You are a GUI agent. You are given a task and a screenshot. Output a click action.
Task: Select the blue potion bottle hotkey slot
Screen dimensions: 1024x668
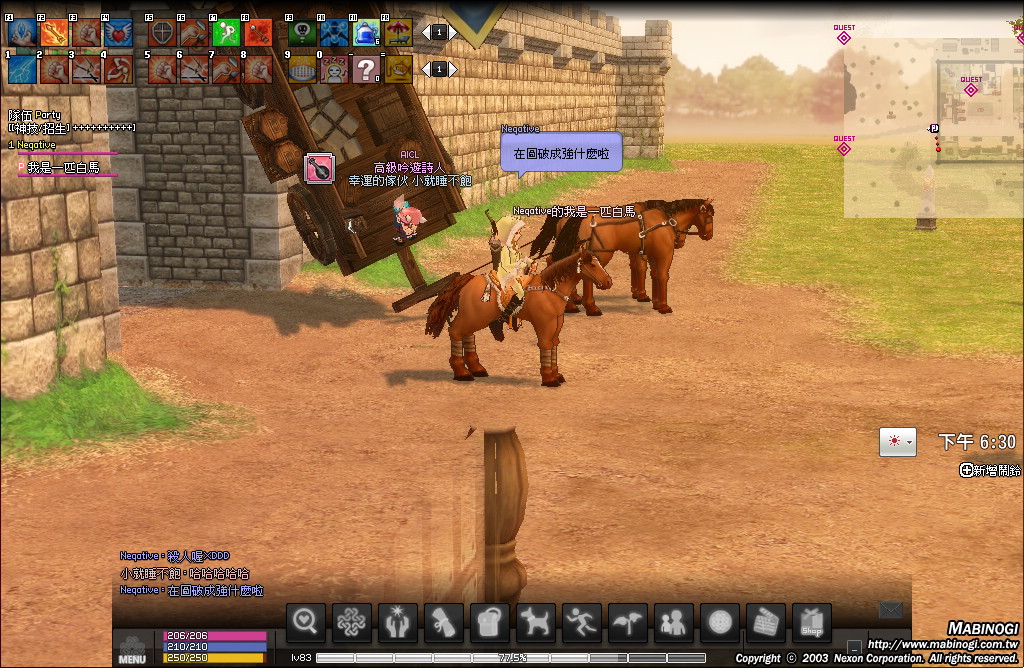click(367, 33)
